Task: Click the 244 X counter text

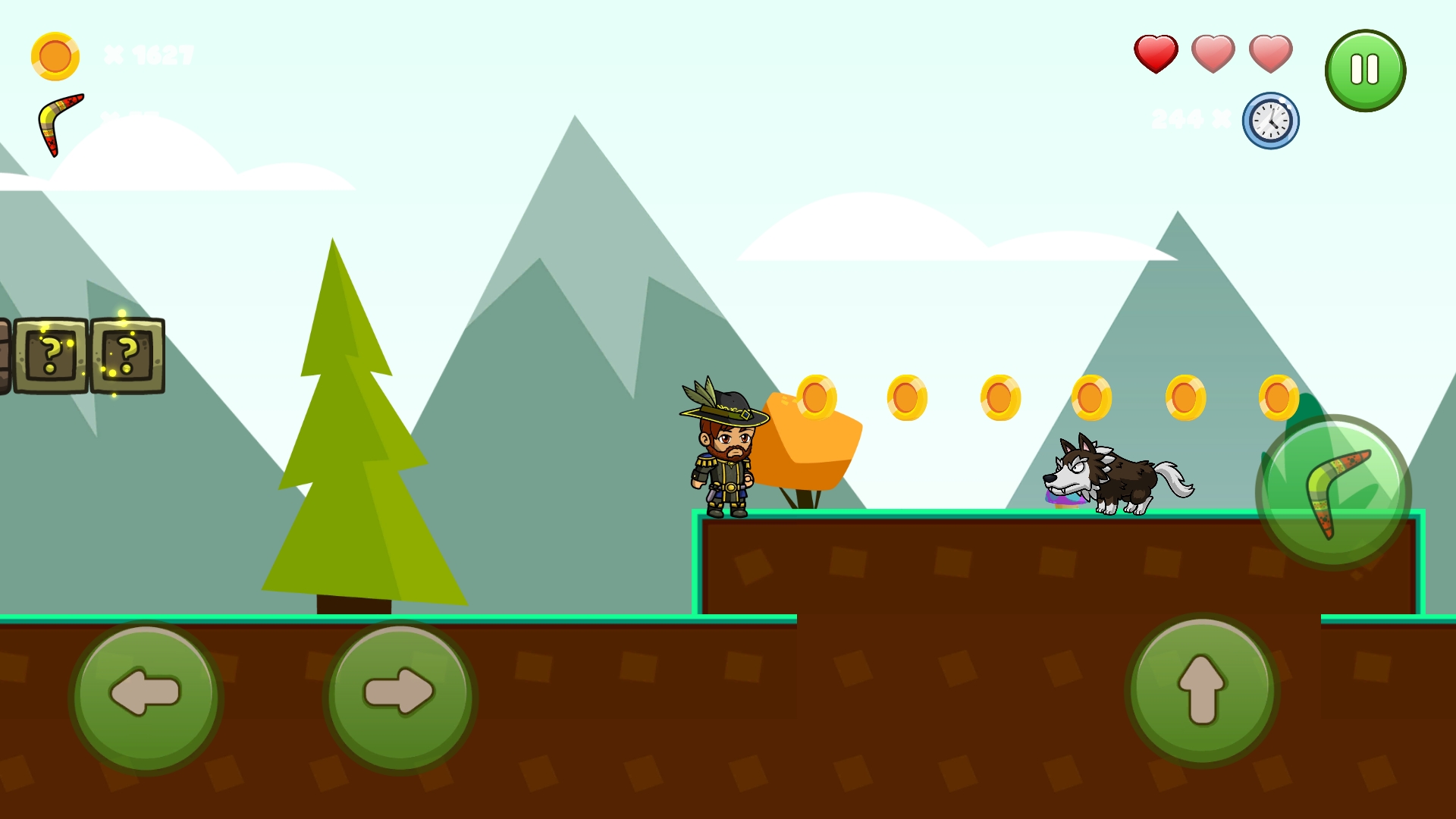Action: [x=1189, y=118]
